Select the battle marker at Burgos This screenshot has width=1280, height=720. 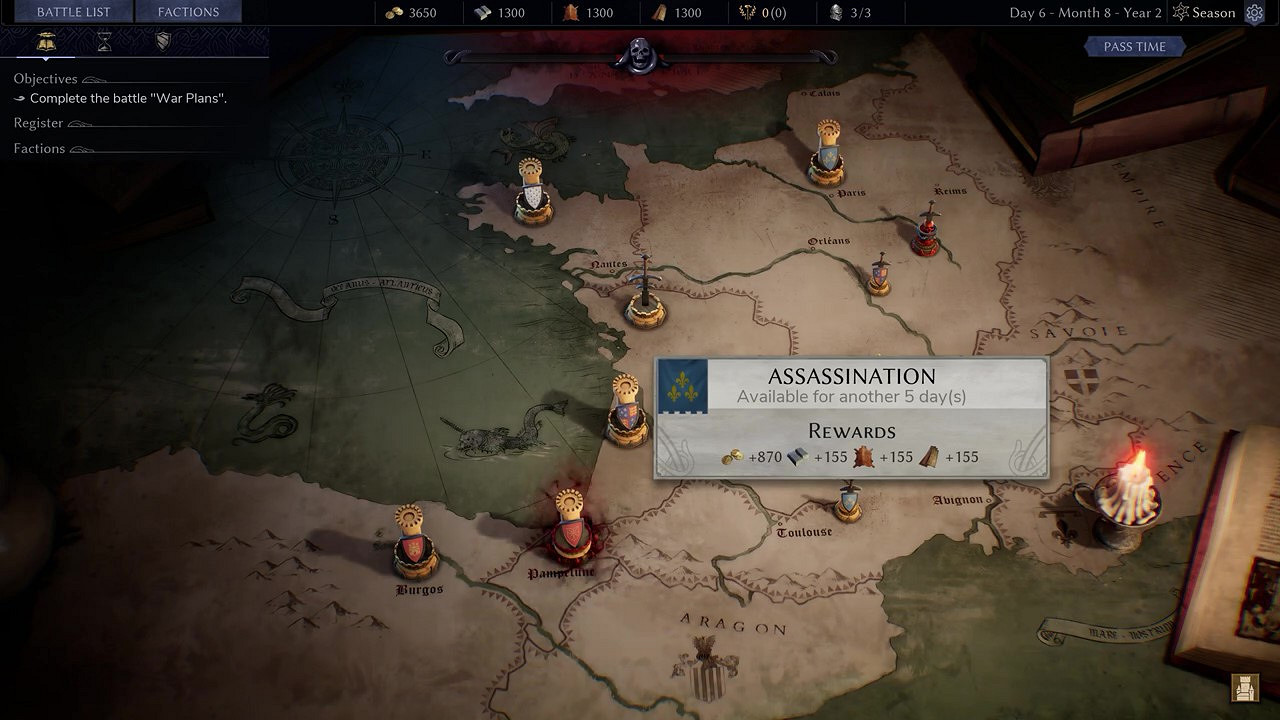413,545
